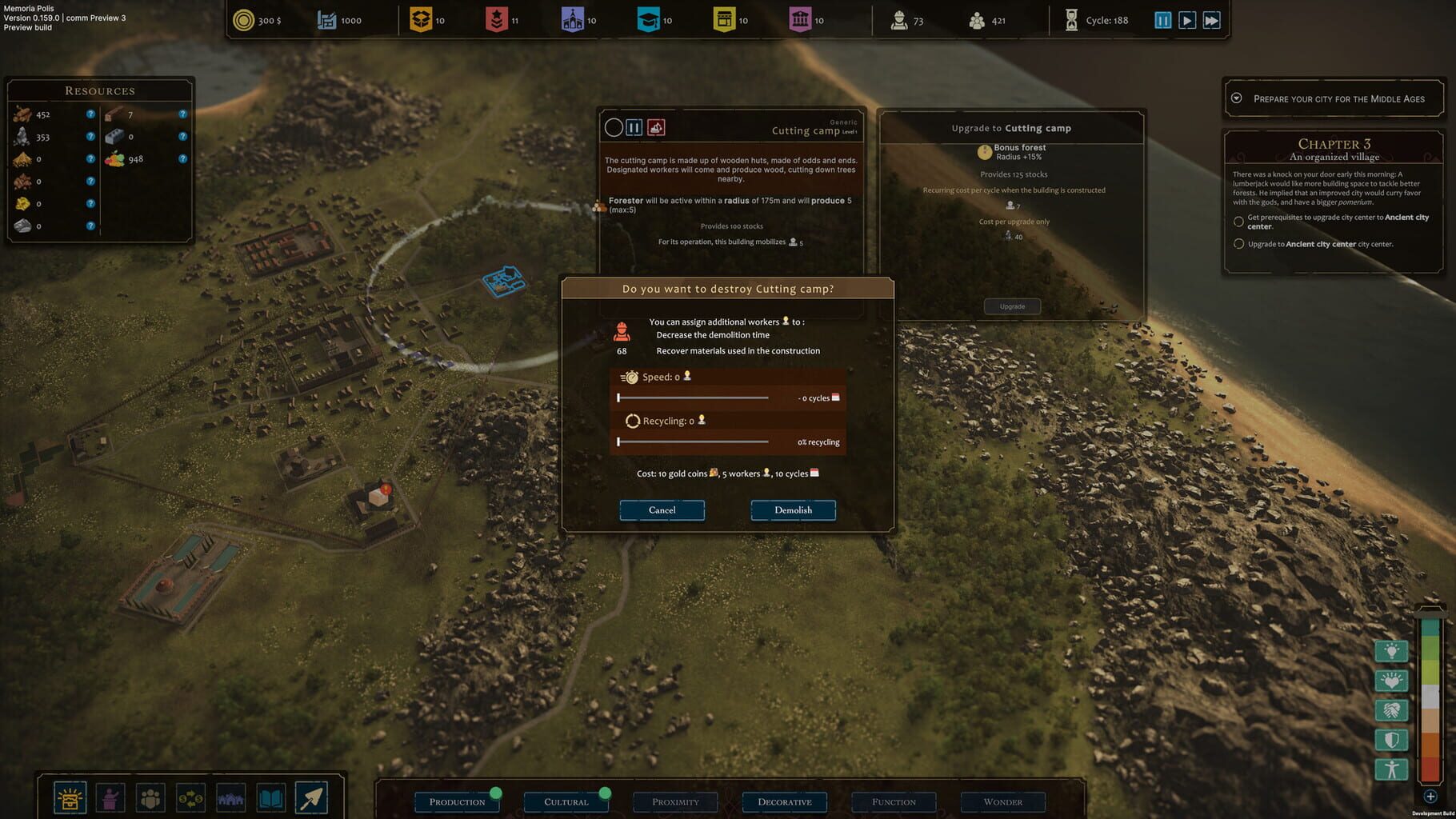The width and height of the screenshot is (1456, 819).
Task: Fast-forward the game speed control
Action: pos(1211,20)
